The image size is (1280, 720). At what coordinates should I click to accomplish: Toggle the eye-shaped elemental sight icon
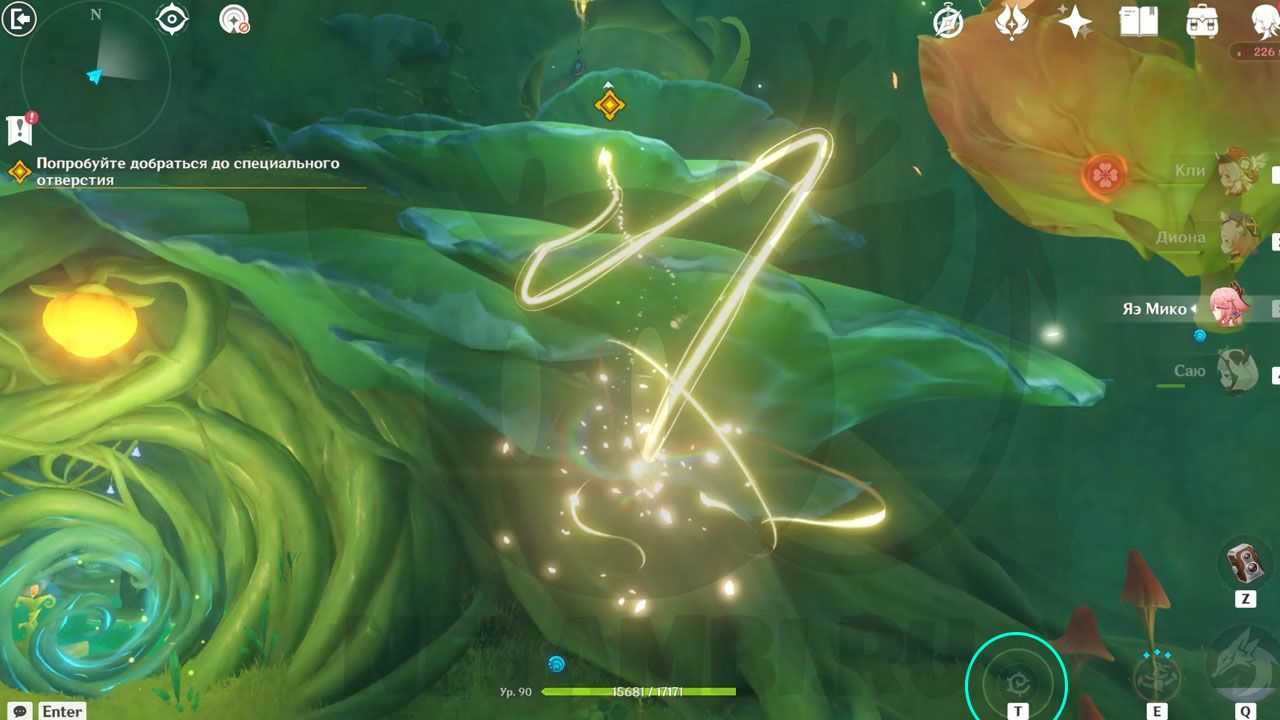pyautogui.click(x=172, y=19)
